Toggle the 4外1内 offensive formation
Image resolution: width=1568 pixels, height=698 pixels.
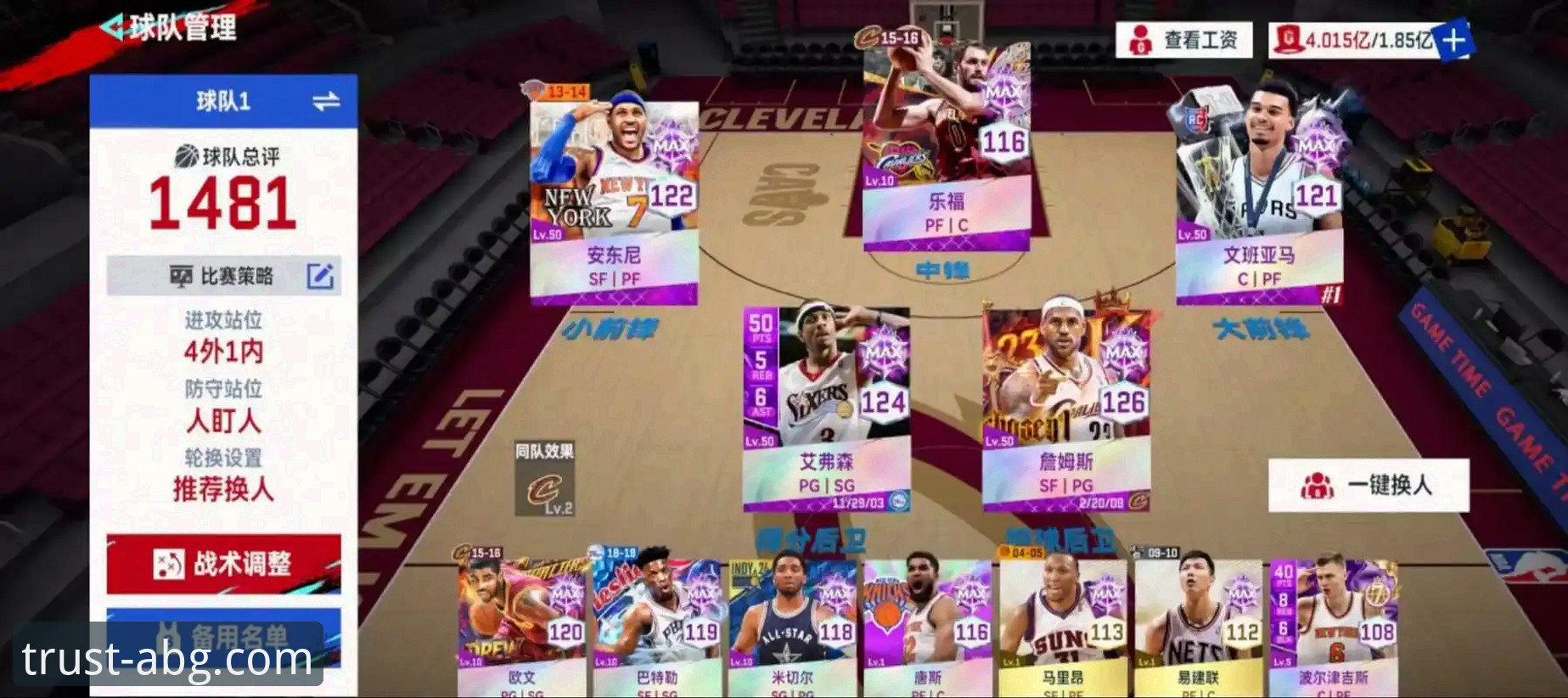226,353
